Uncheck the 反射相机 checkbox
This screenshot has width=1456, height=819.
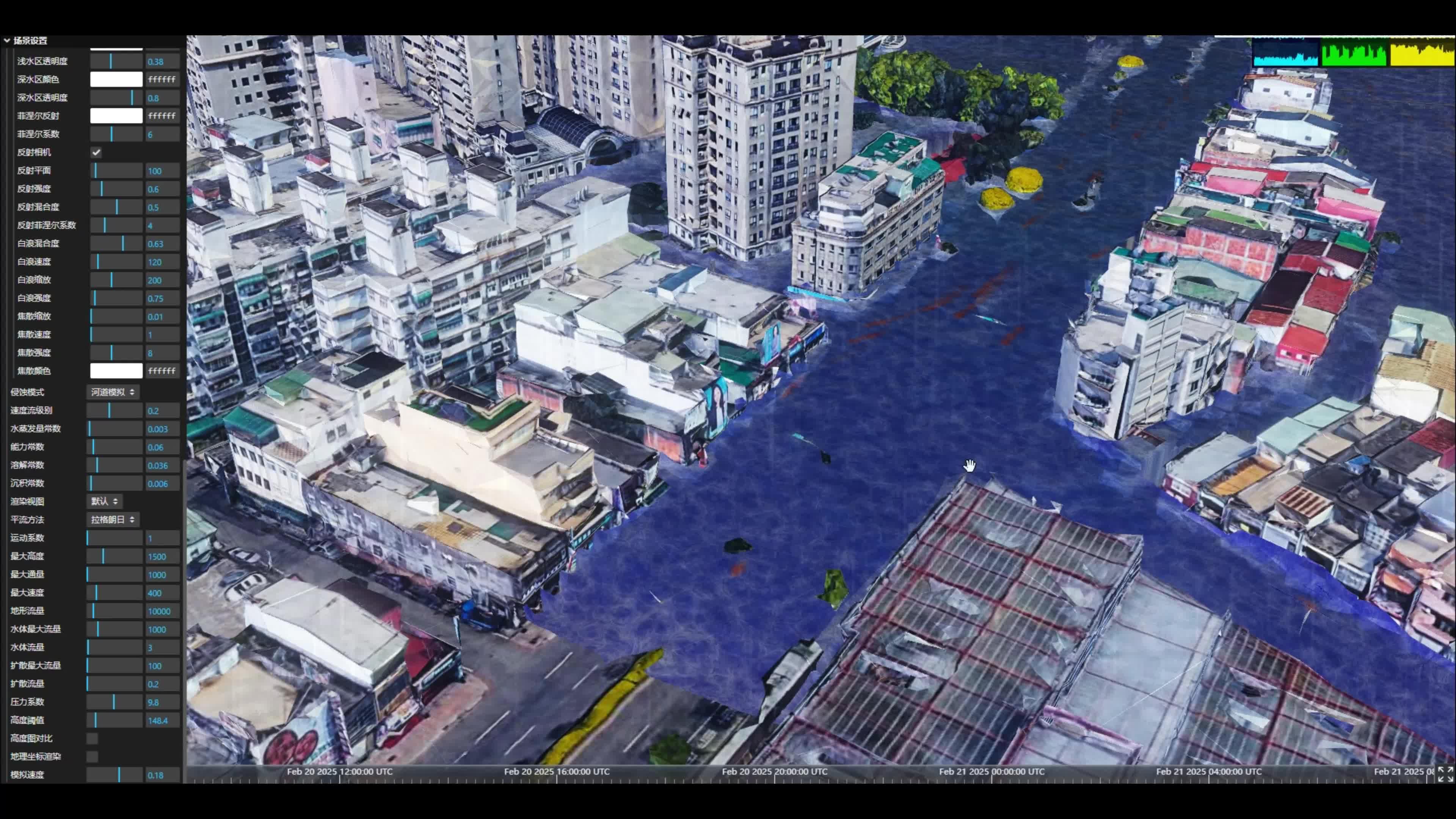click(96, 152)
